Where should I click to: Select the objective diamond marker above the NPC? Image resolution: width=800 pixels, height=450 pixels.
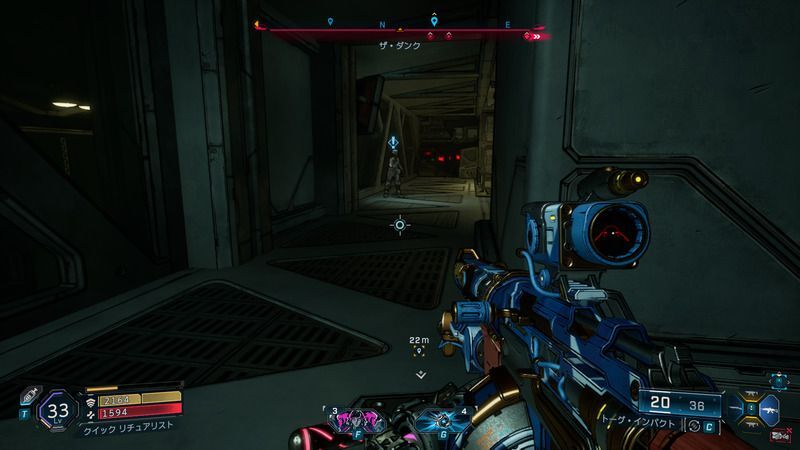point(396,144)
